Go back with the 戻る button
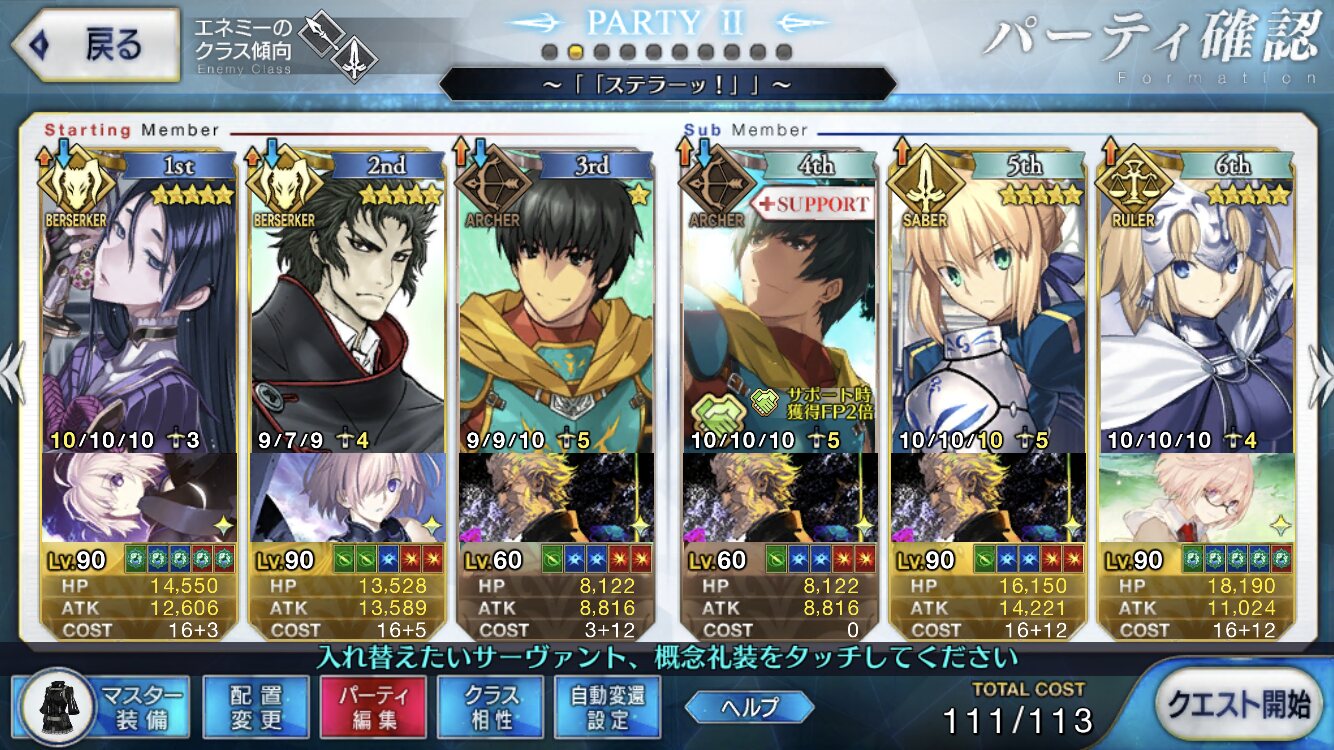1334x750 pixels. [95, 46]
